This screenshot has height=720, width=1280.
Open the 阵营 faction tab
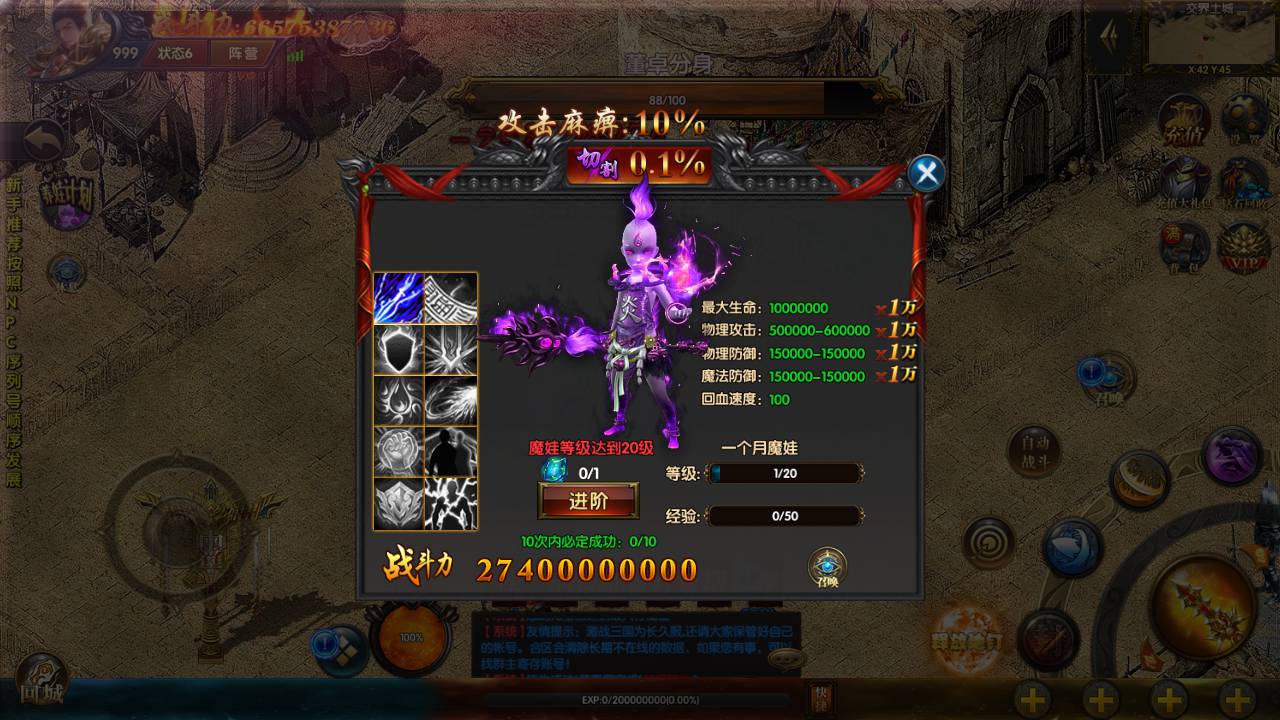243,53
